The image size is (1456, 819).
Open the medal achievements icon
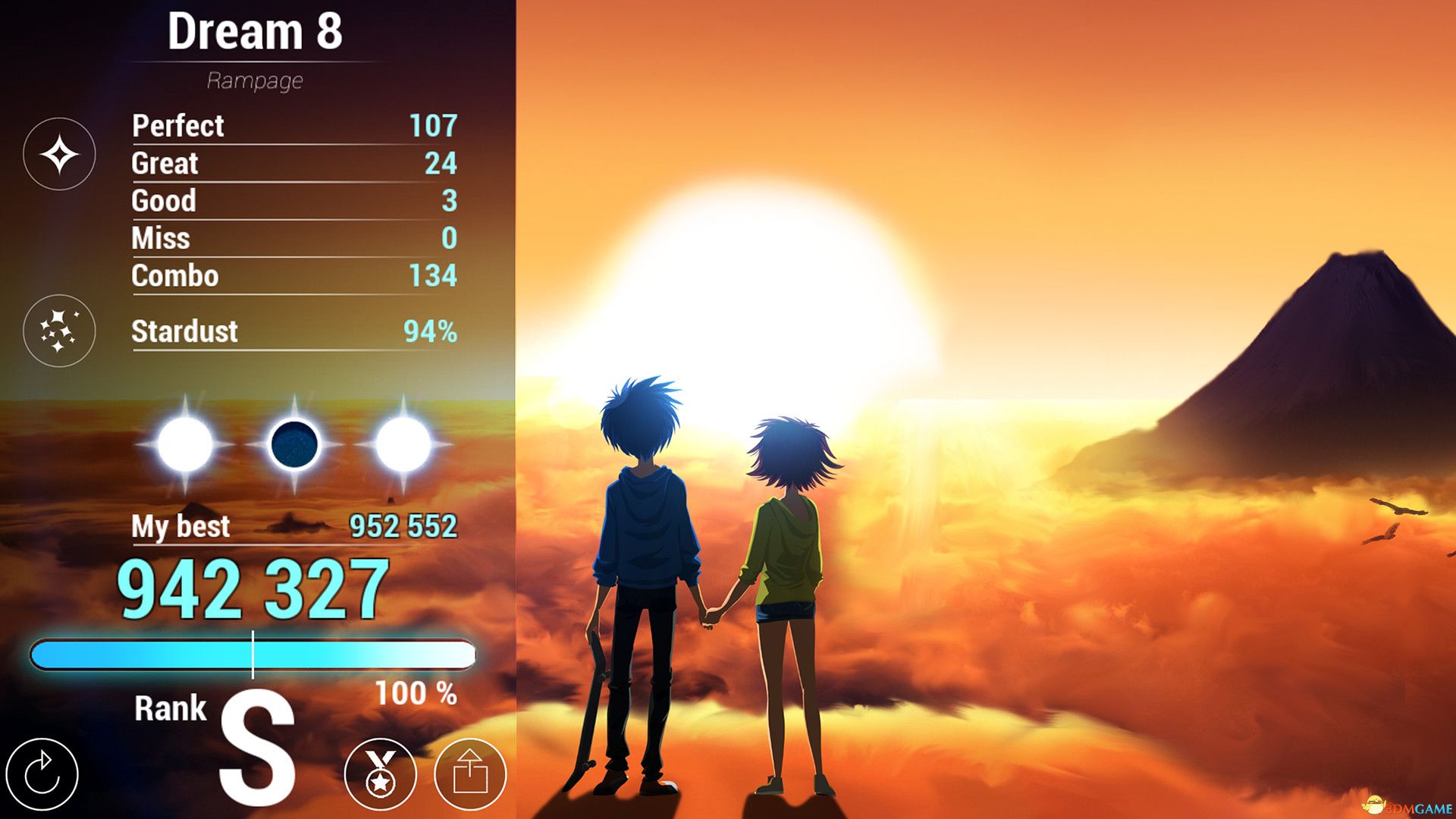[381, 774]
